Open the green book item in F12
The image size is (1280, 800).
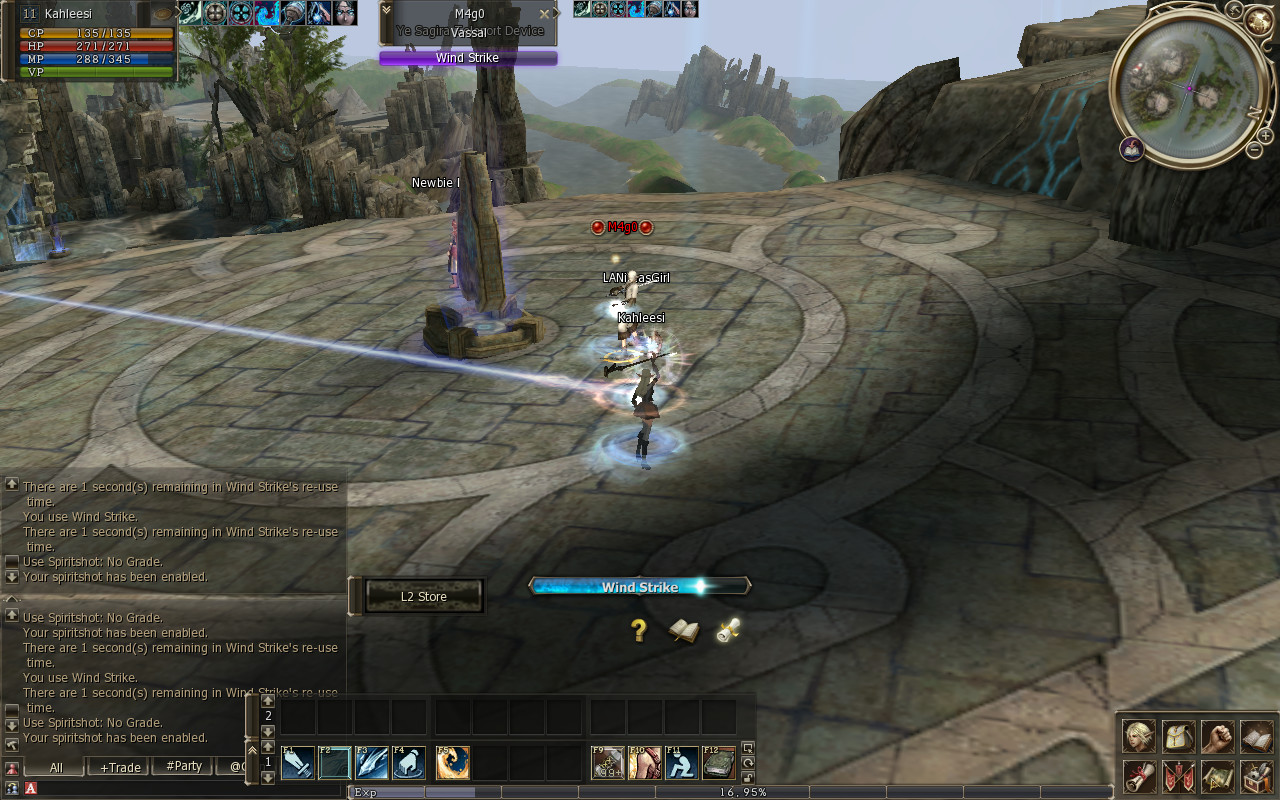pos(719,764)
